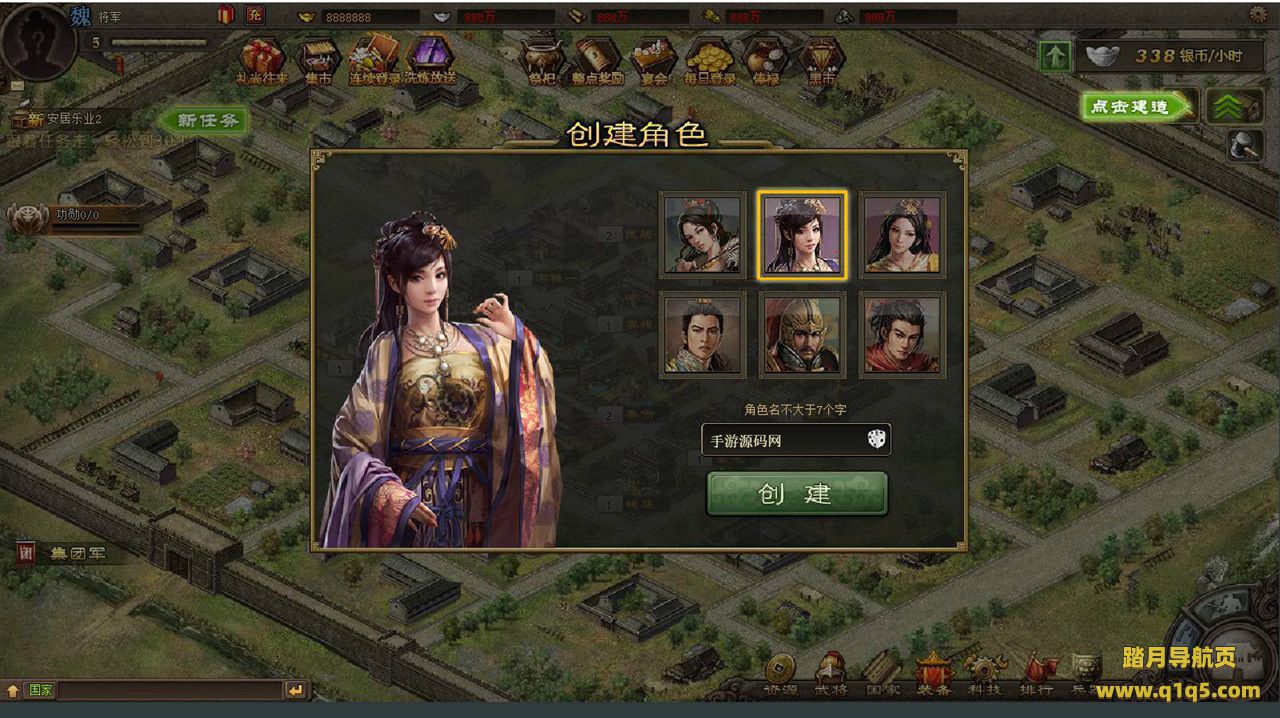Click the 点击建造 build button
The height and width of the screenshot is (718, 1280).
point(1137,107)
